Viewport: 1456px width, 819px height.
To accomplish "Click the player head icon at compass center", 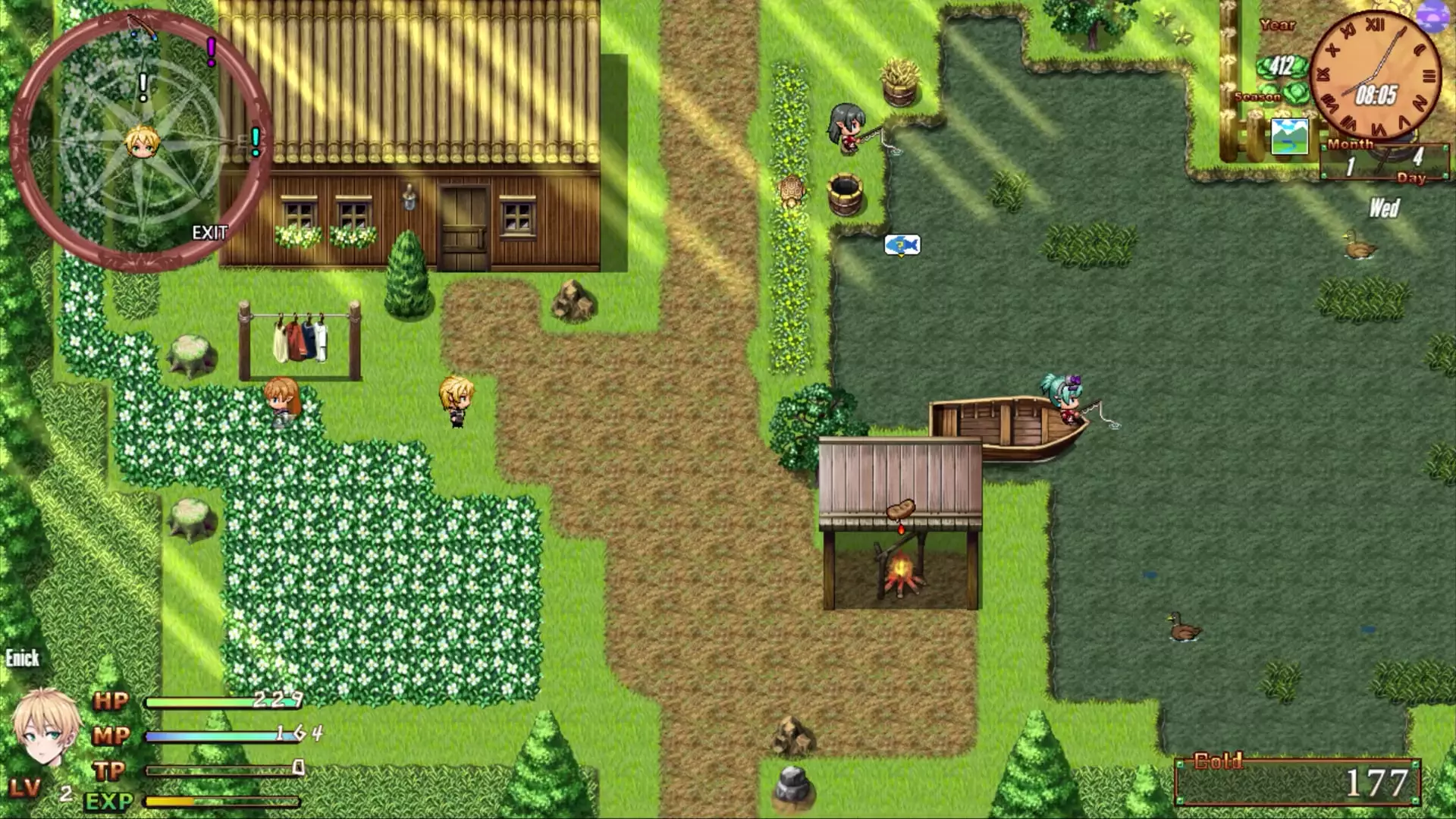I will pyautogui.click(x=142, y=142).
